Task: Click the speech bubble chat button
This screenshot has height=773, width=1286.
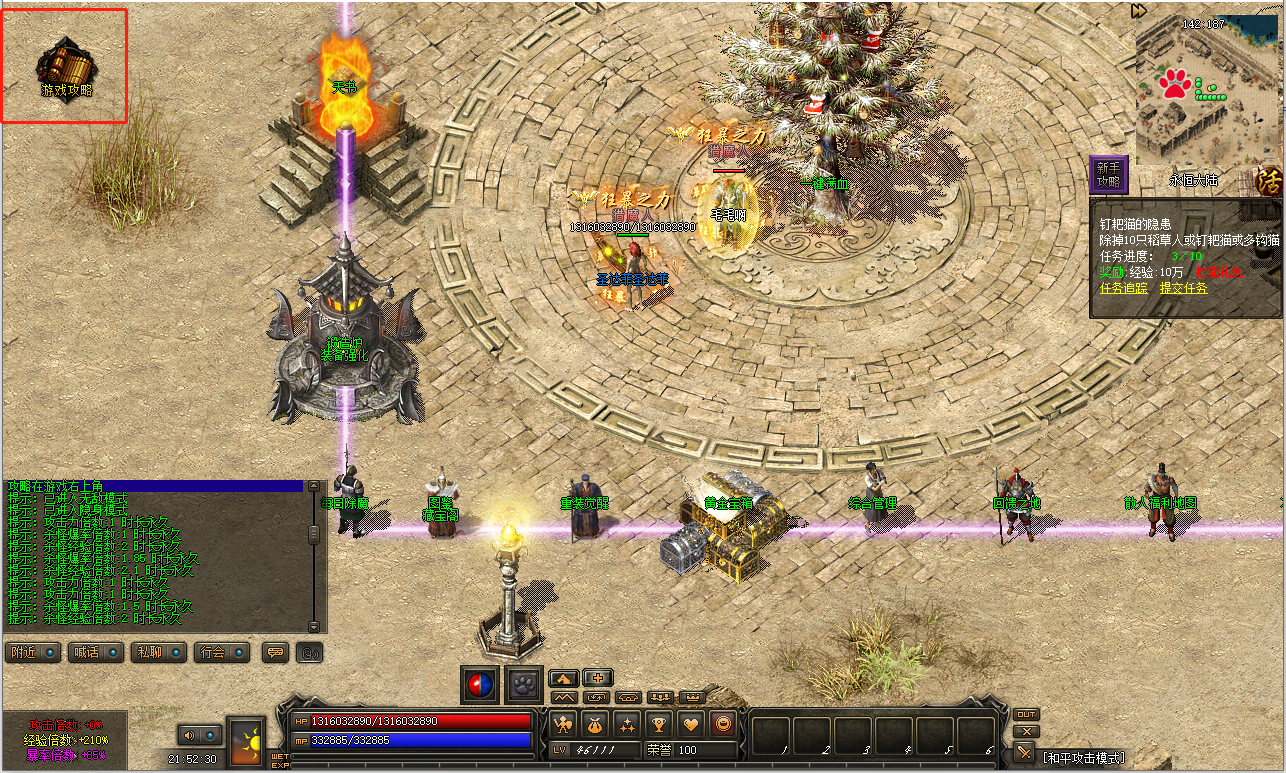Action: coord(275,652)
